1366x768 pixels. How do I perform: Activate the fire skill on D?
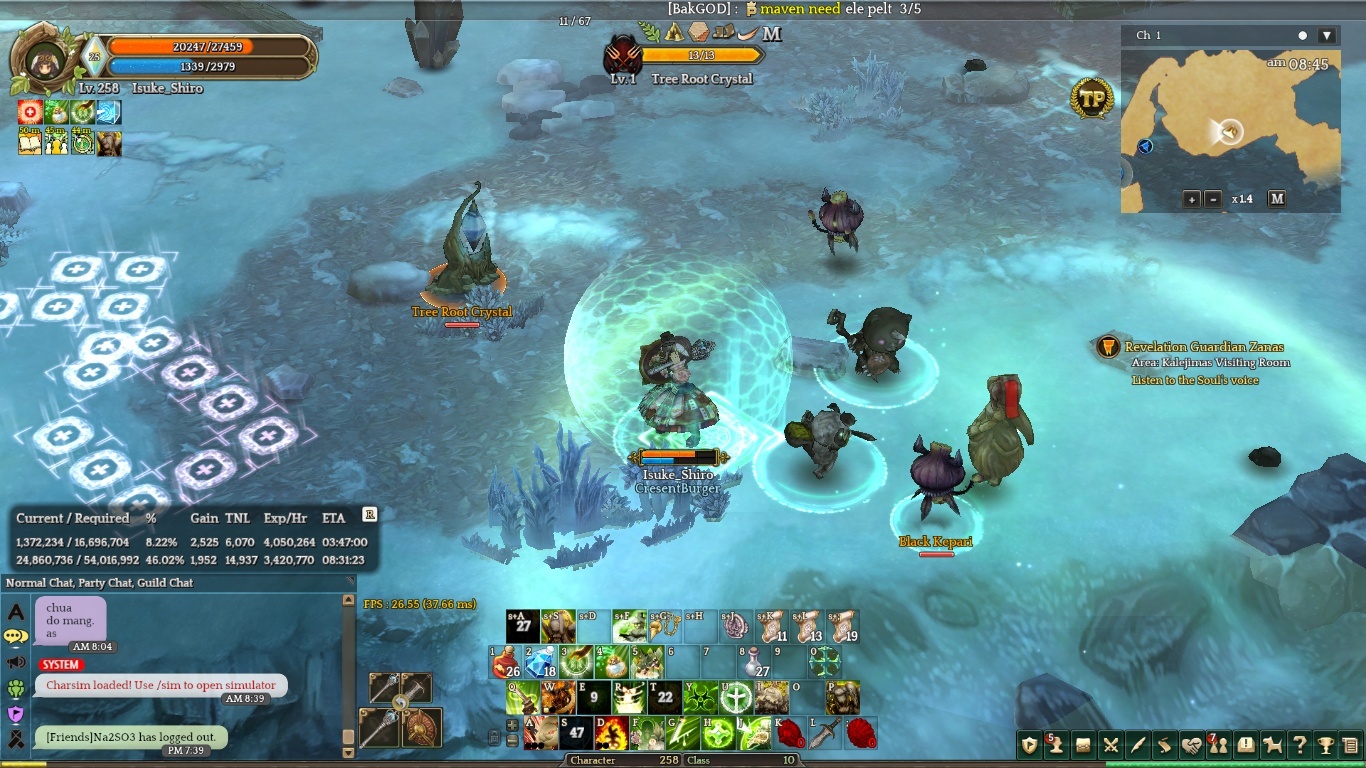[x=612, y=733]
